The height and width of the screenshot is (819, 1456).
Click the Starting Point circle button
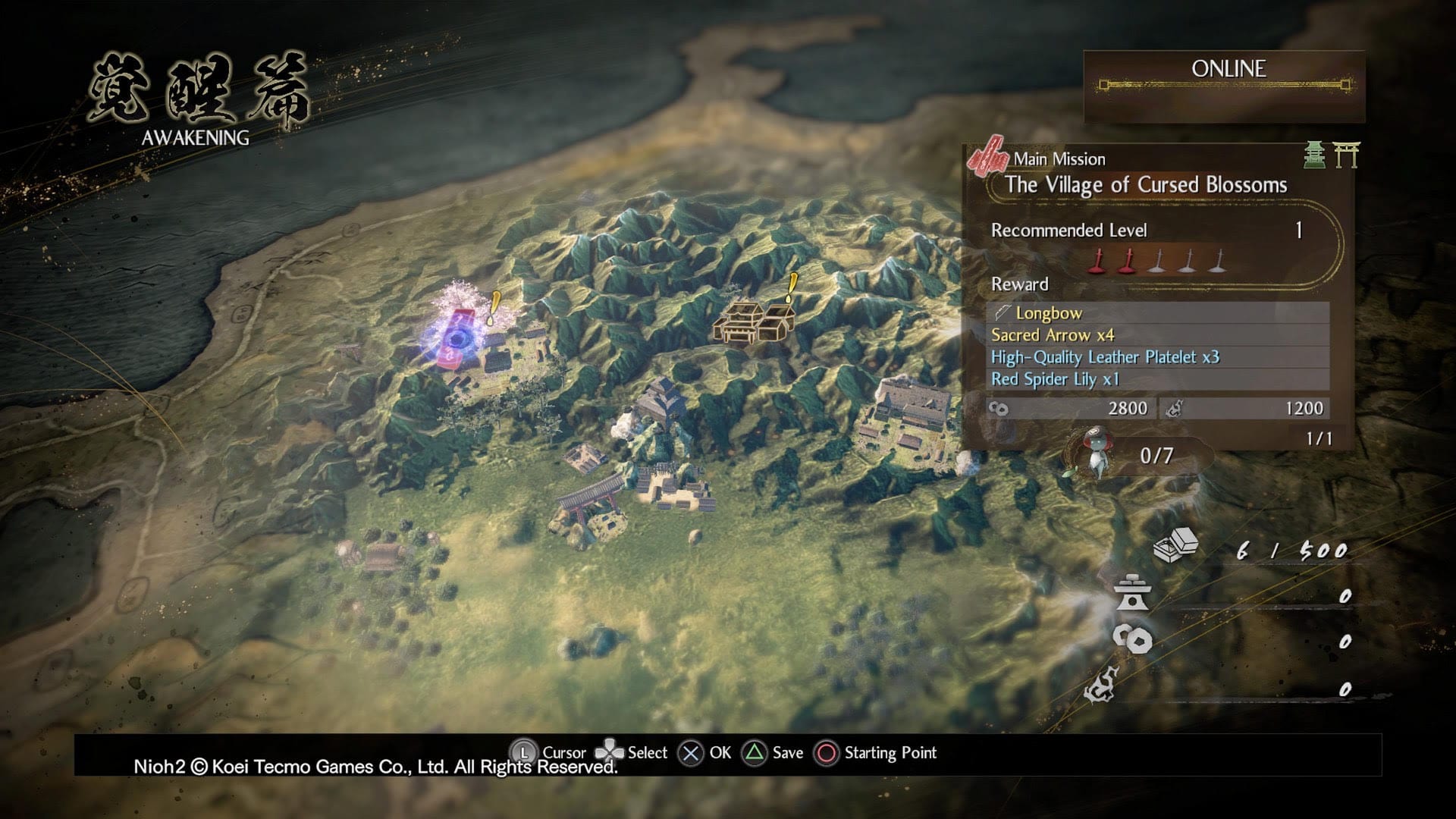coord(828,752)
